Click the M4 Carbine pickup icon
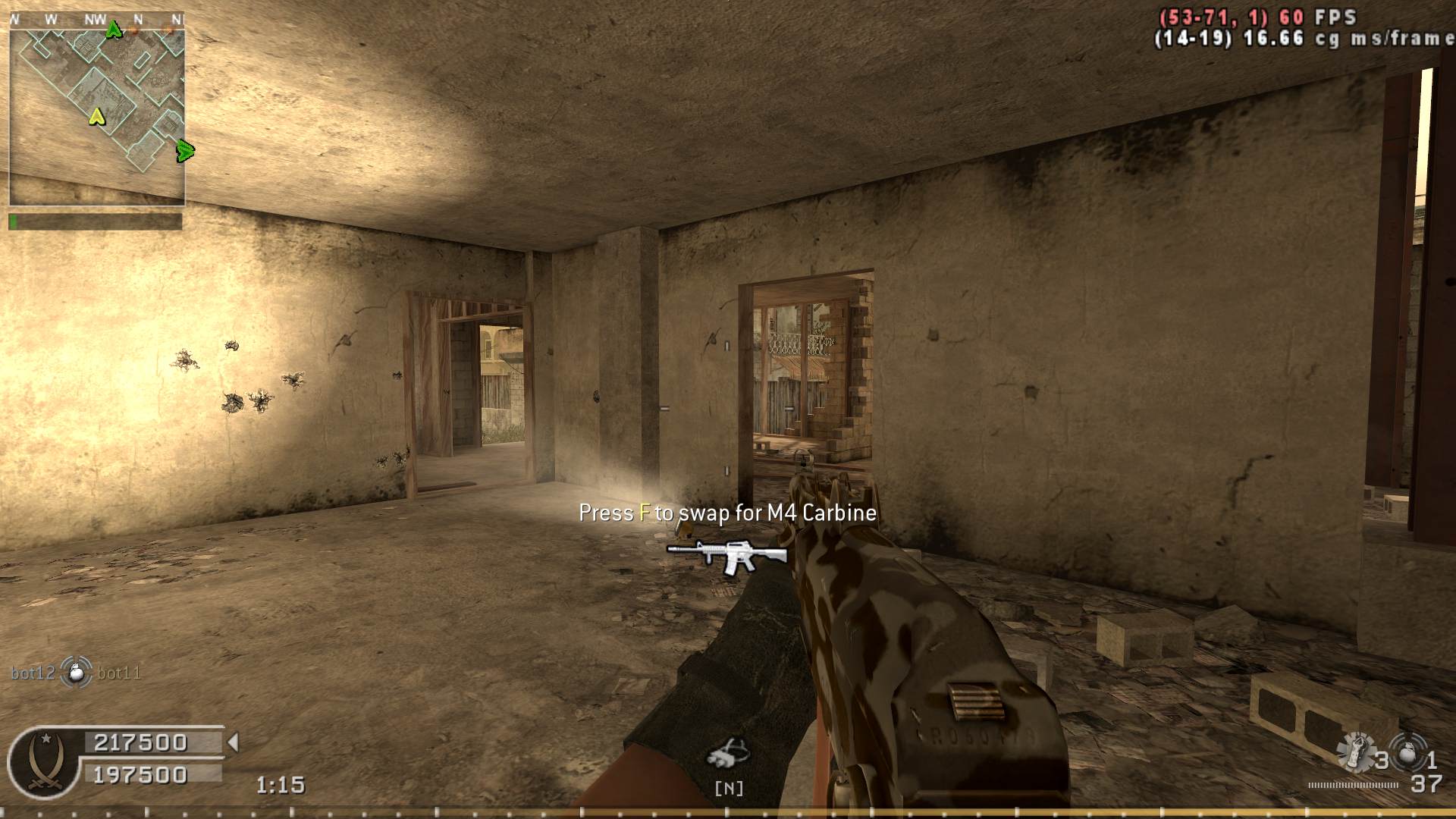Viewport: 1456px width, 819px height. (x=727, y=556)
